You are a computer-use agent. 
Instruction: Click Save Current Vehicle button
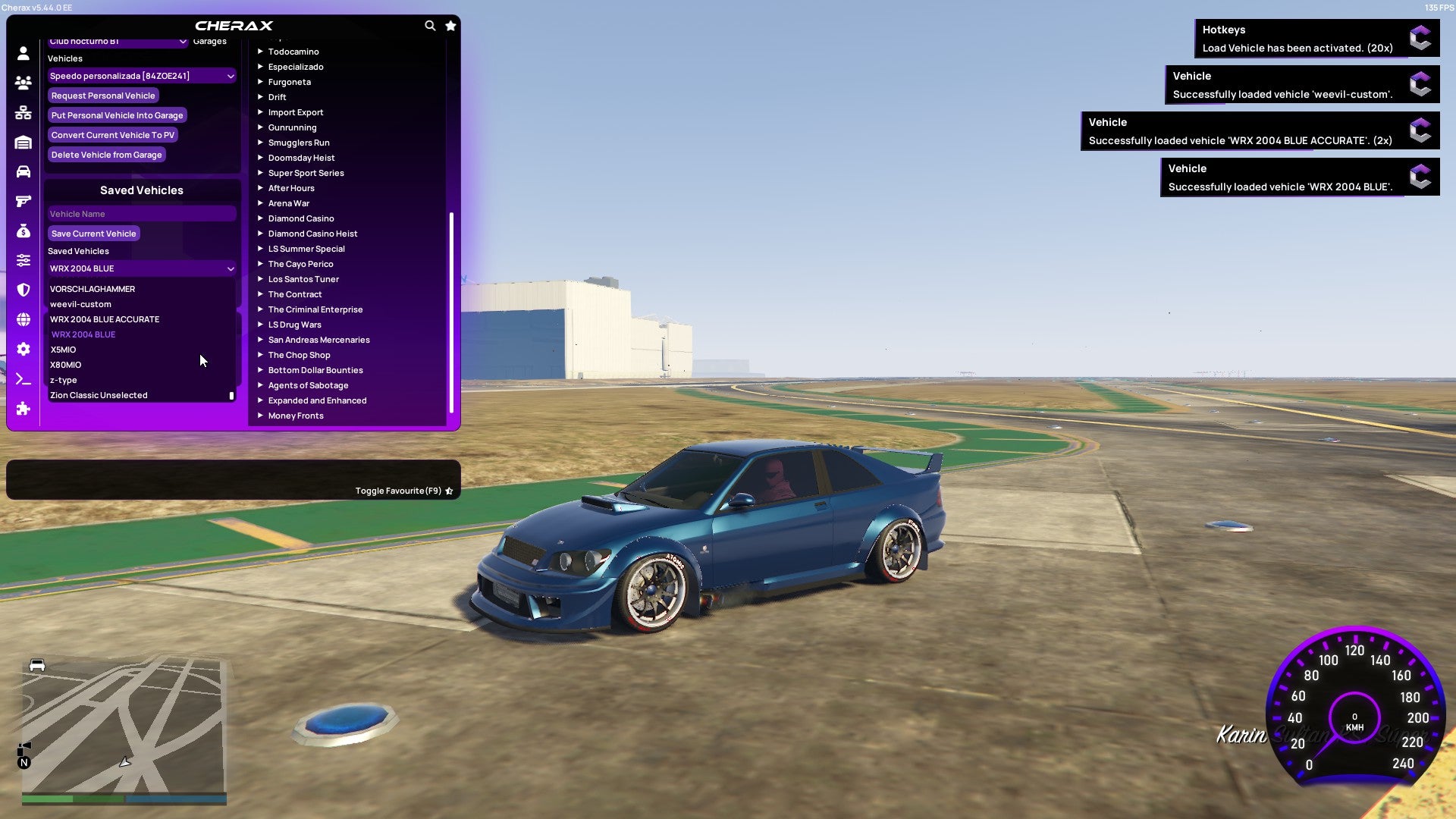click(93, 233)
